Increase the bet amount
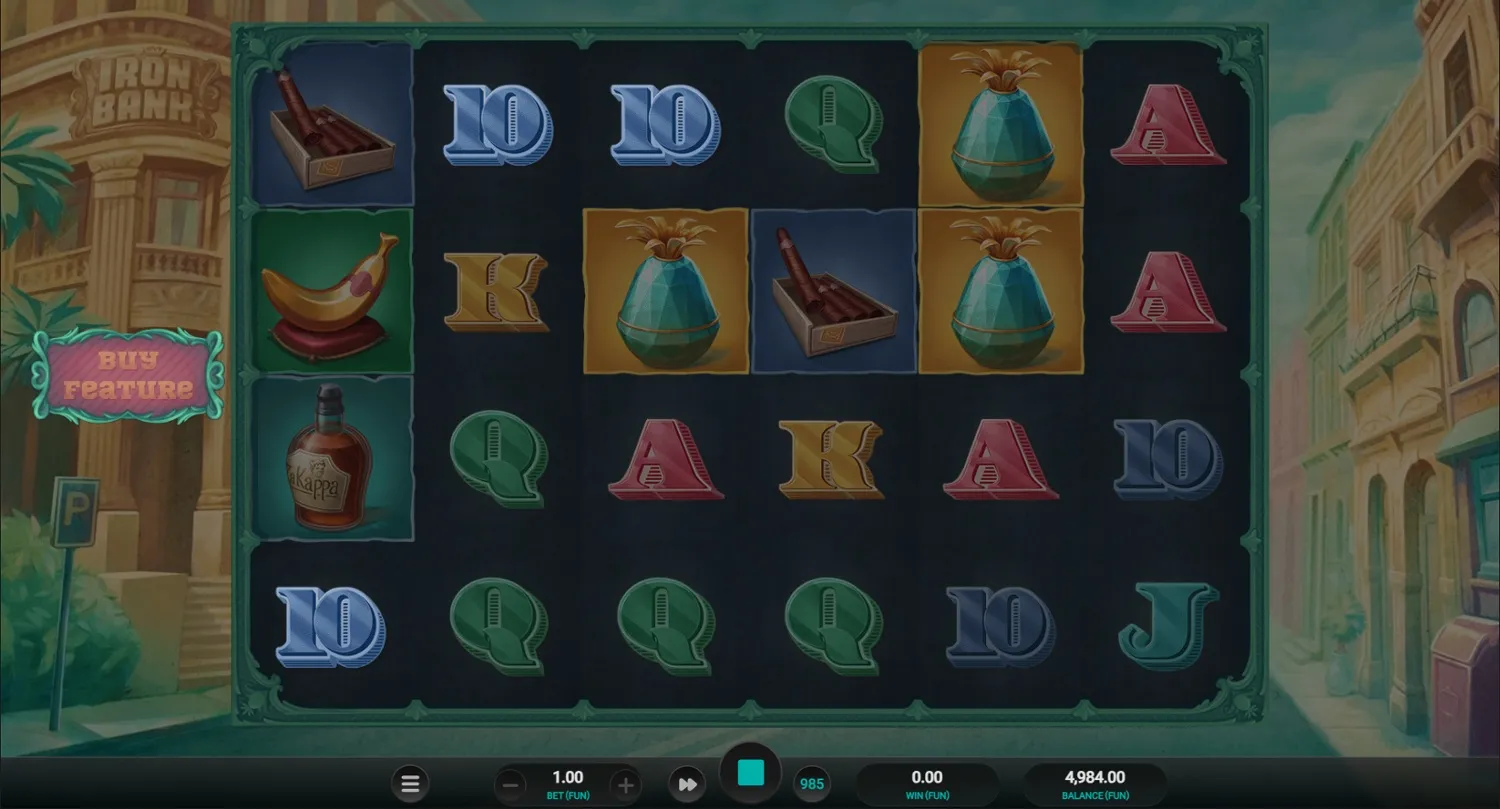Image resolution: width=1500 pixels, height=809 pixels. click(625, 783)
